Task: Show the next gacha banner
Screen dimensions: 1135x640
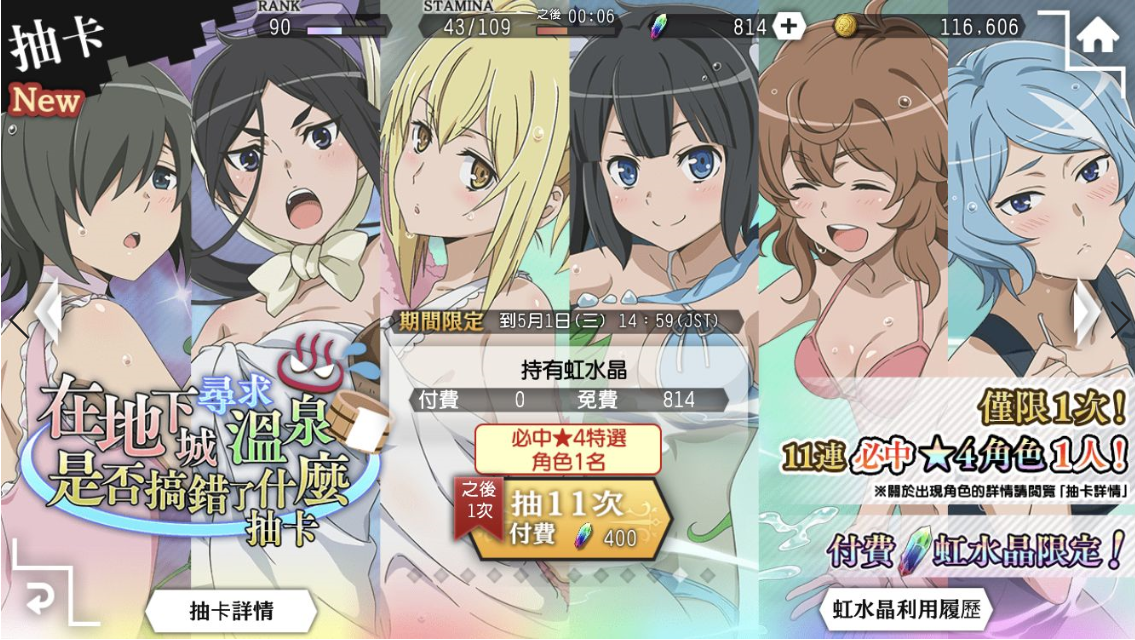Action: 1090,316
